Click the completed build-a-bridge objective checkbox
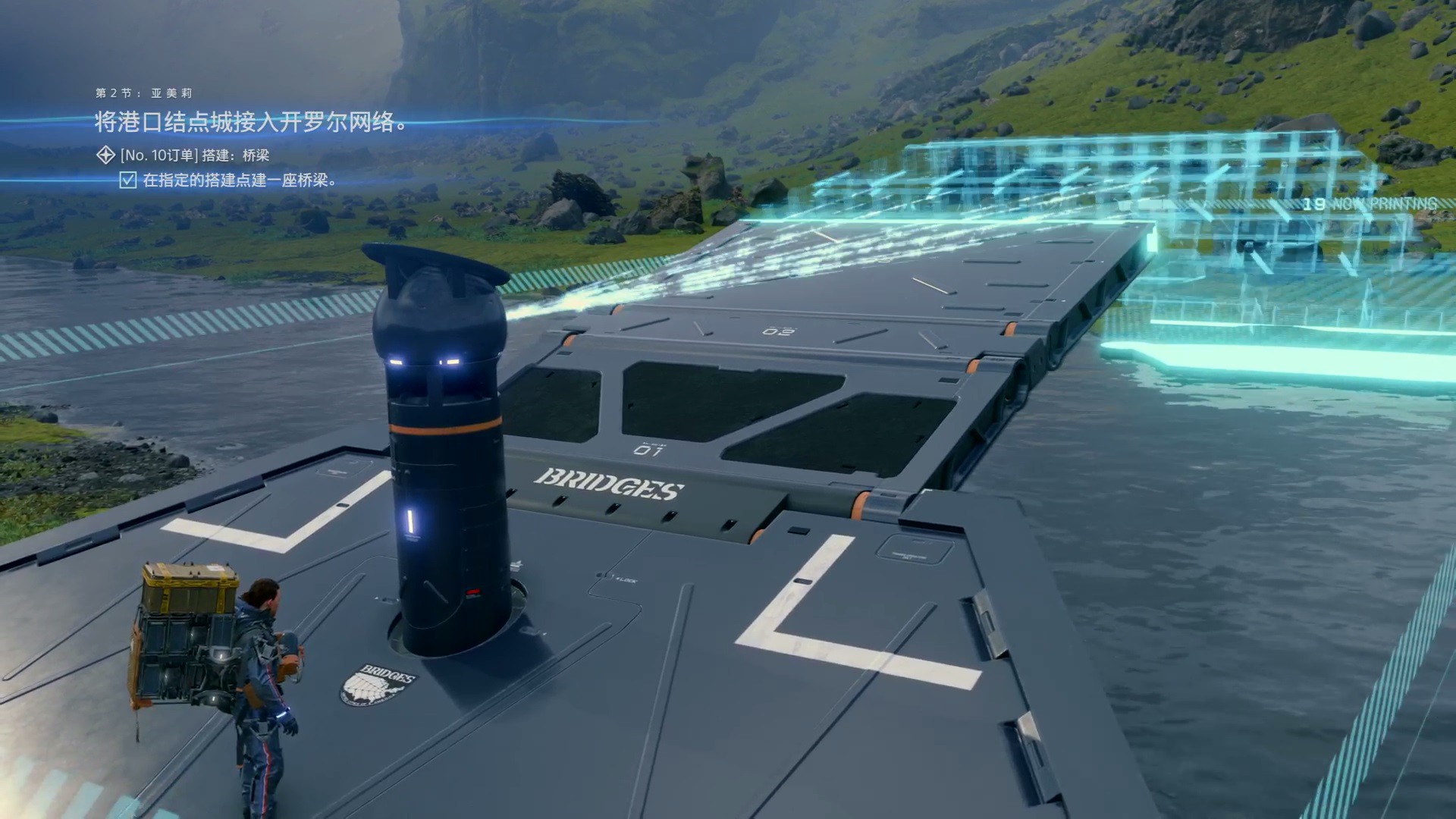1456x819 pixels. click(128, 180)
